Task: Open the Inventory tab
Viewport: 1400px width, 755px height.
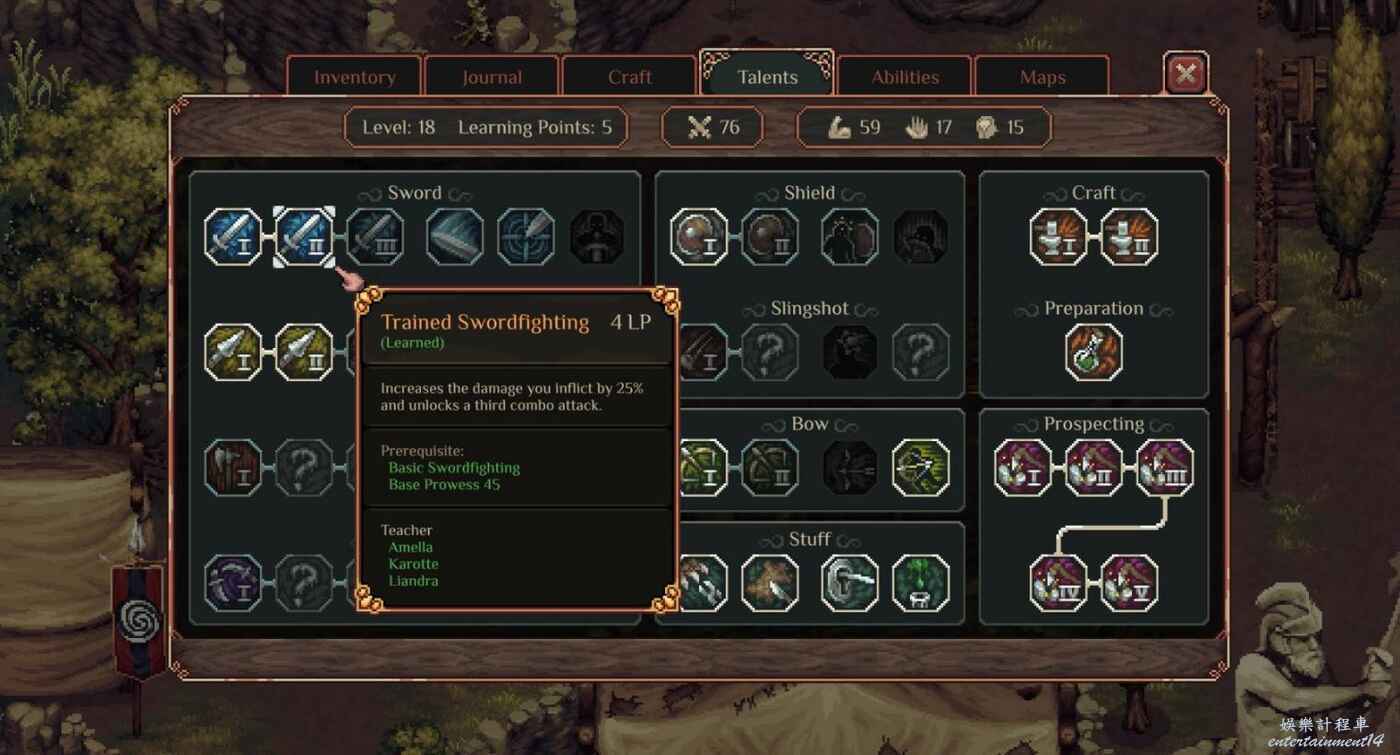Action: pos(355,77)
